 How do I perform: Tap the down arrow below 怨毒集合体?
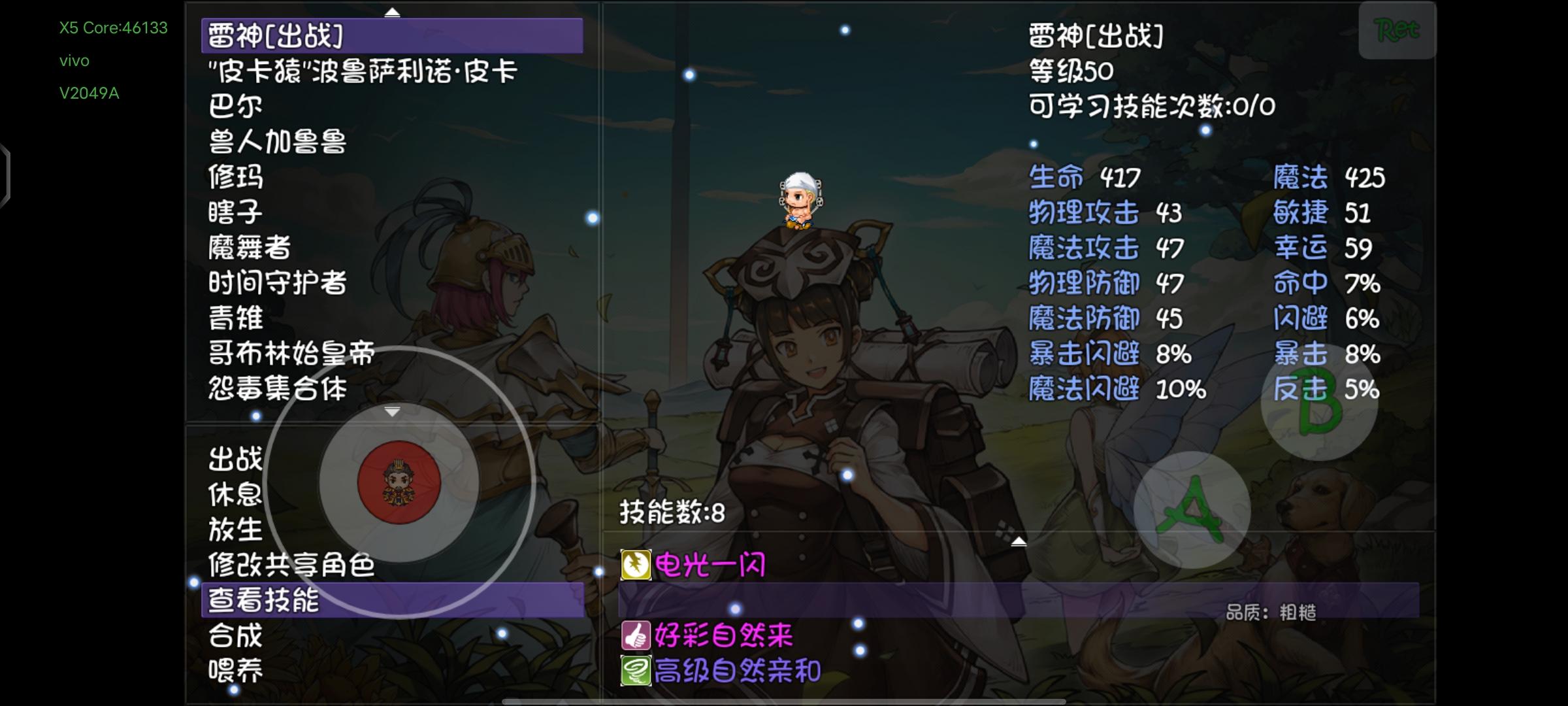point(392,412)
